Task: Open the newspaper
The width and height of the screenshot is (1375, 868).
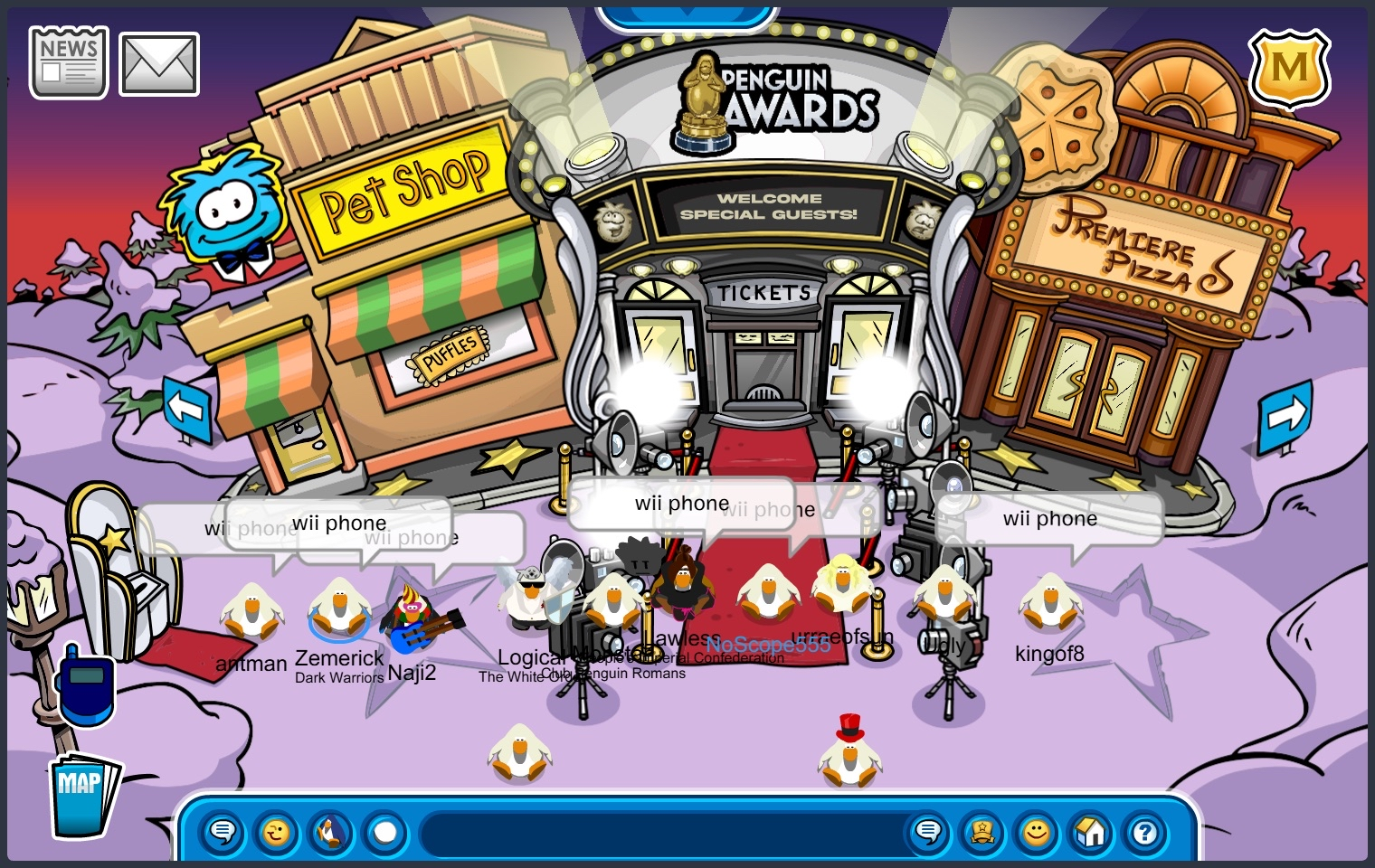Action: tap(68, 61)
